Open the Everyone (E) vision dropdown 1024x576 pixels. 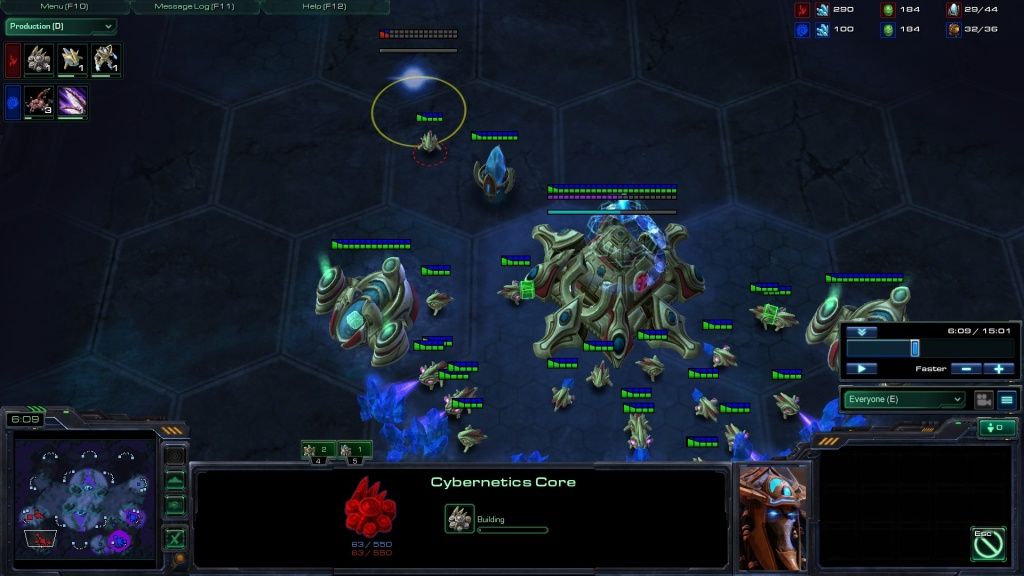[904, 399]
